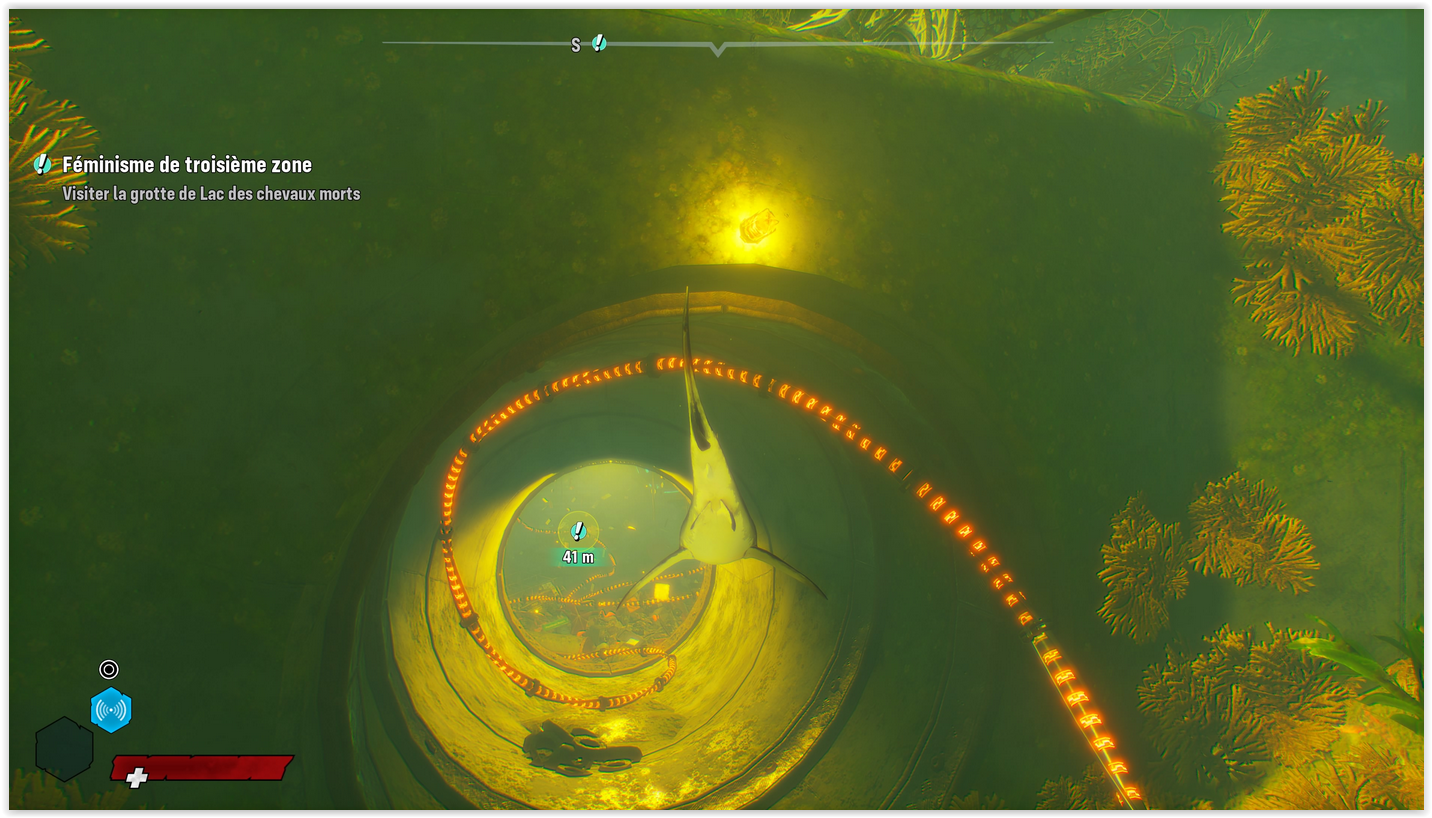
Task: Select the "Féminisme de troisième zone" quest tracker
Action: tap(187, 165)
